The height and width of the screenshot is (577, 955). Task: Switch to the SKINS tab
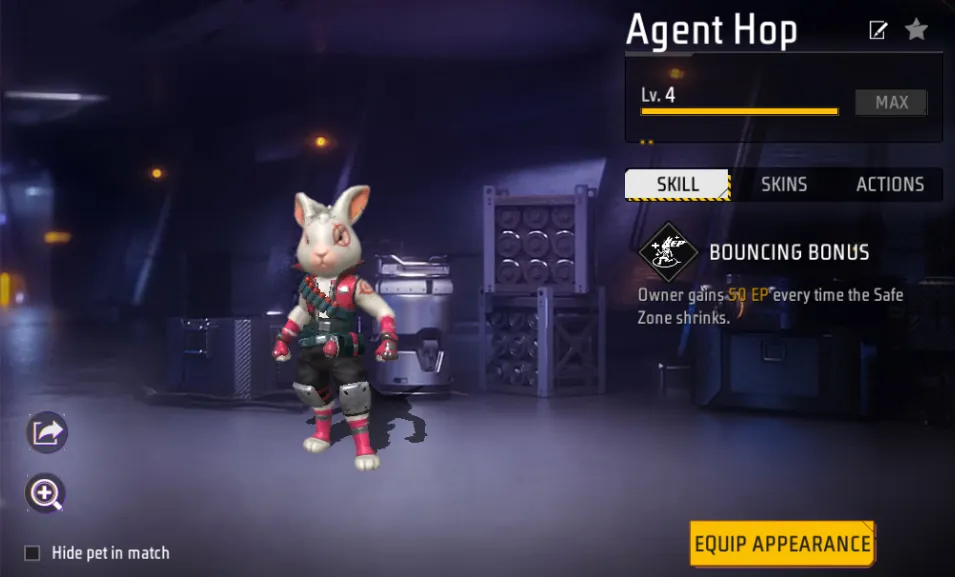(x=784, y=185)
